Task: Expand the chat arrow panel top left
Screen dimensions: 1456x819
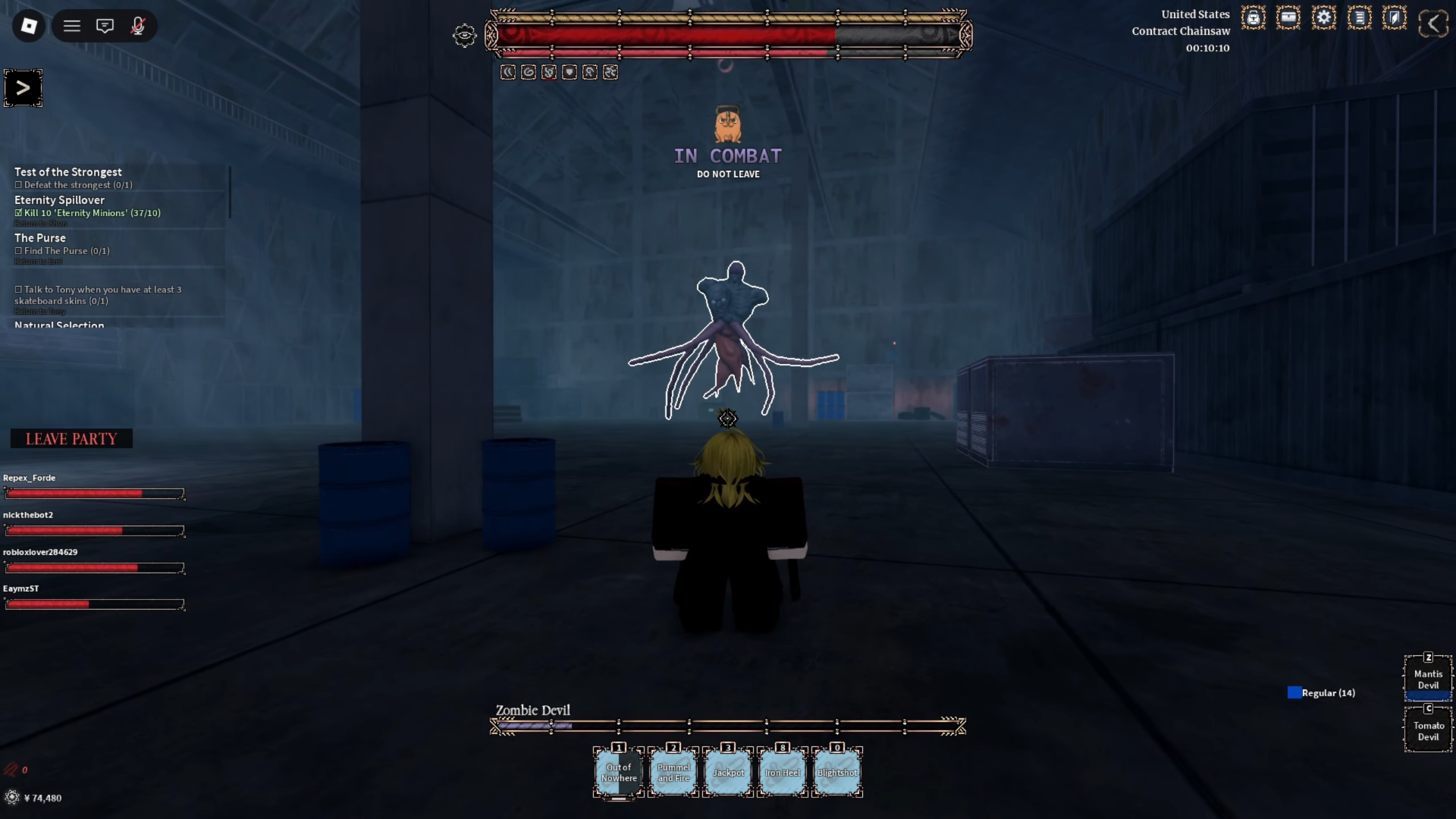Action: [24, 87]
